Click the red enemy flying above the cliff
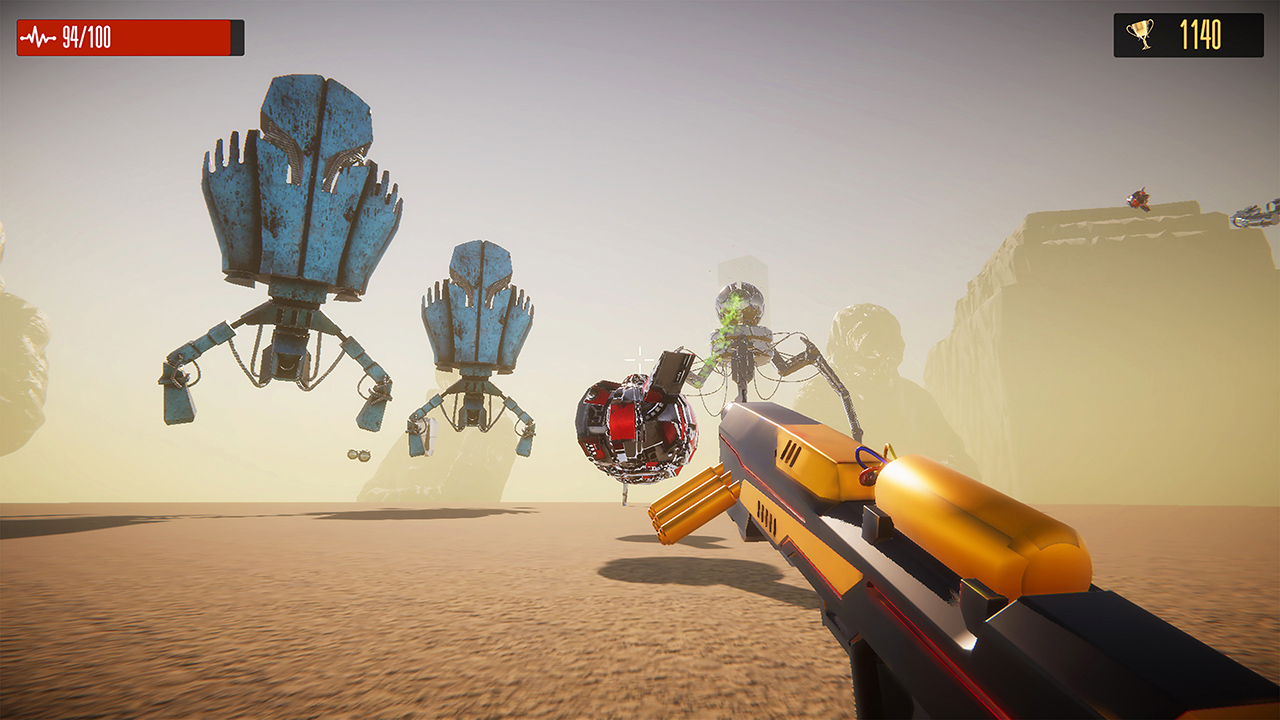 click(1137, 200)
